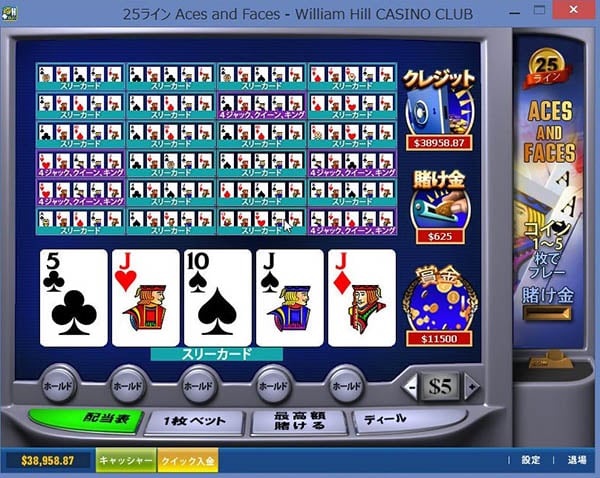Hold the 5 of clubs card
600x478 pixels.
click(x=73, y=298)
